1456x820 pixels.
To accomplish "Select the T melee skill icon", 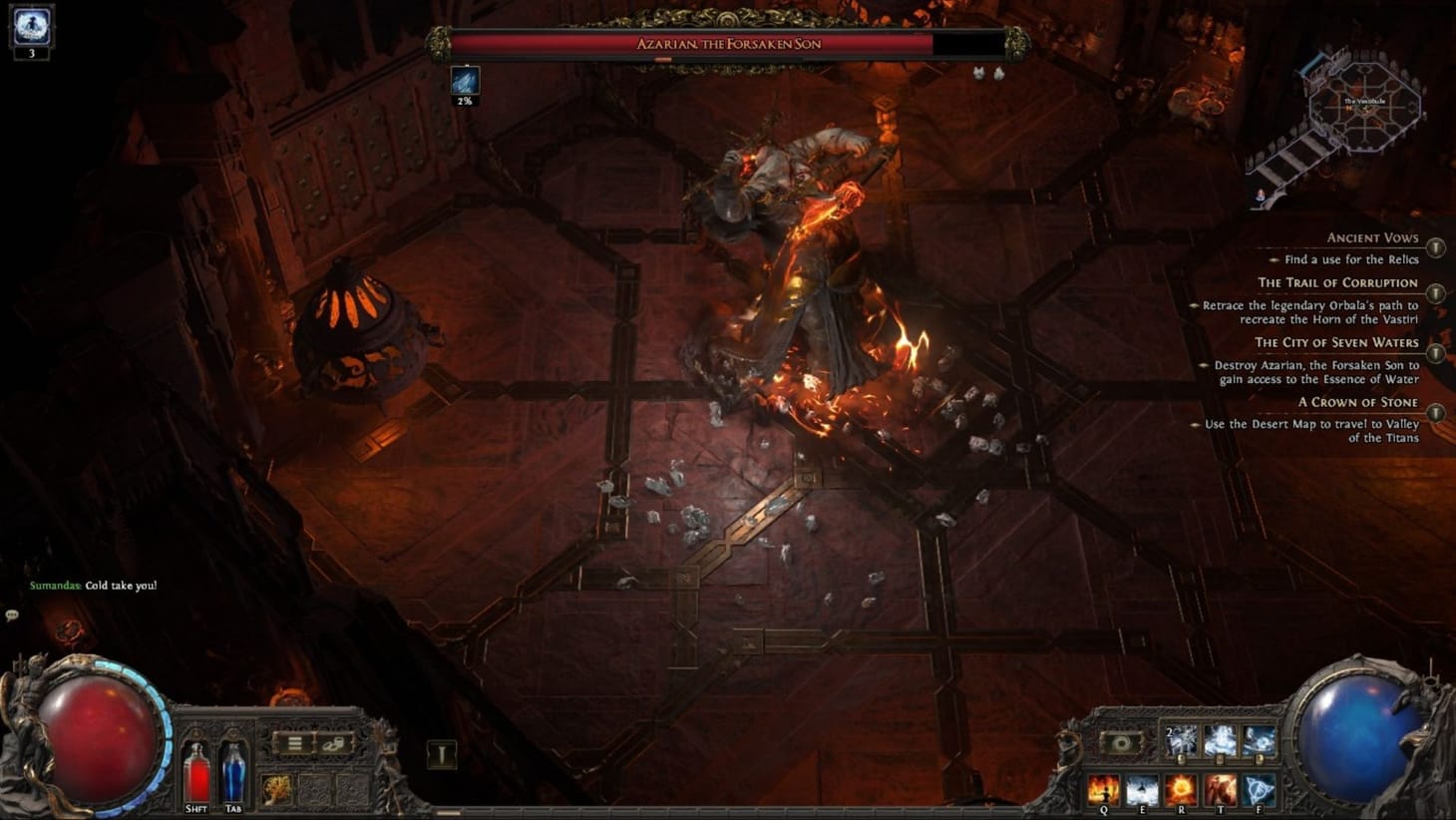I will tap(1221, 788).
